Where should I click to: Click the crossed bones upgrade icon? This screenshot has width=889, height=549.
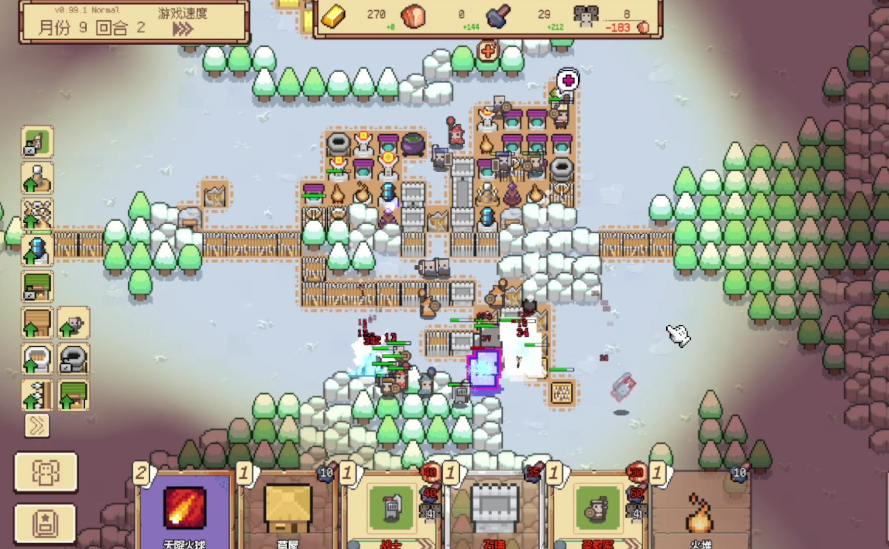(x=37, y=213)
